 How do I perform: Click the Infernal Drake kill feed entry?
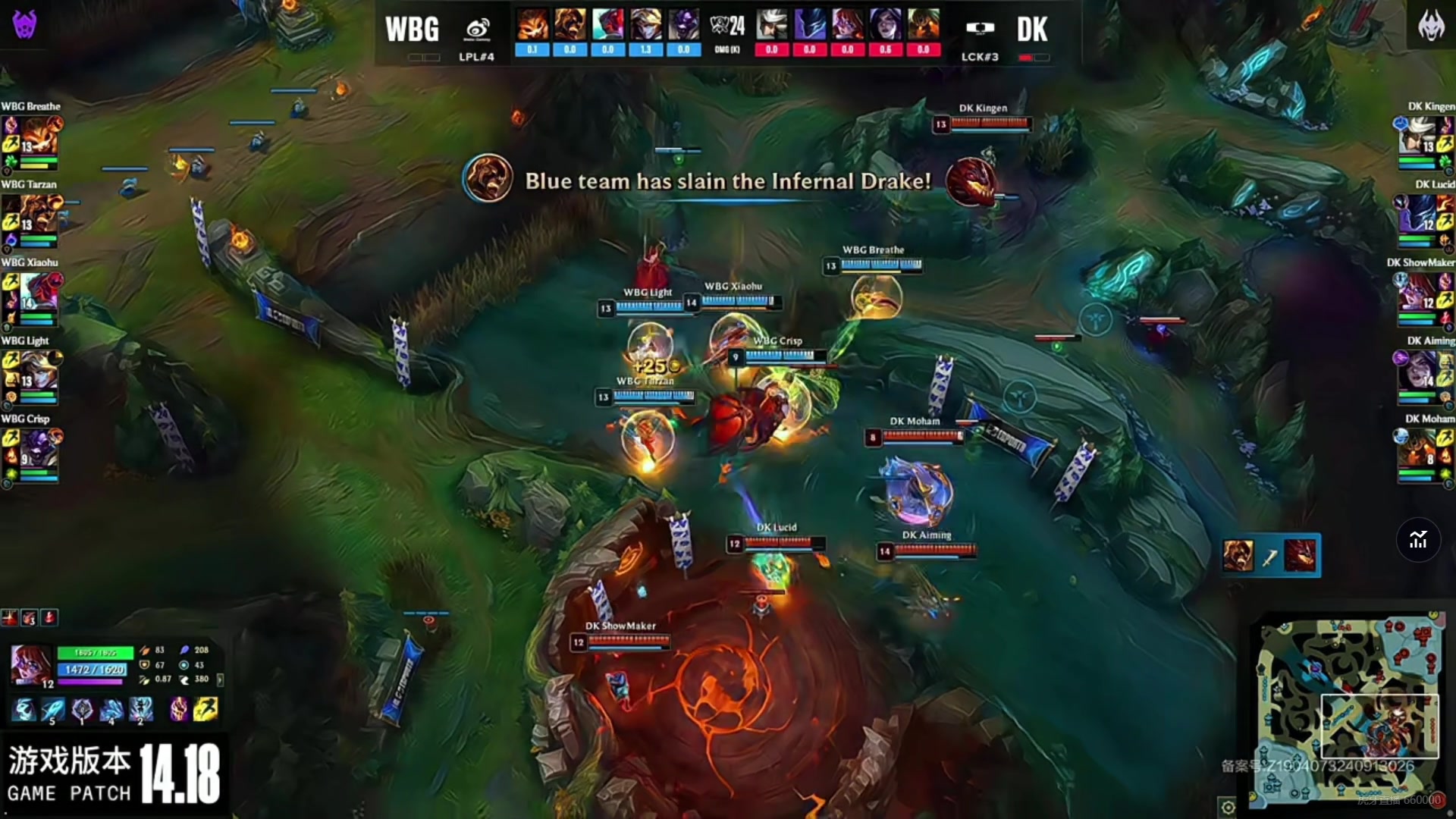[x=1271, y=556]
